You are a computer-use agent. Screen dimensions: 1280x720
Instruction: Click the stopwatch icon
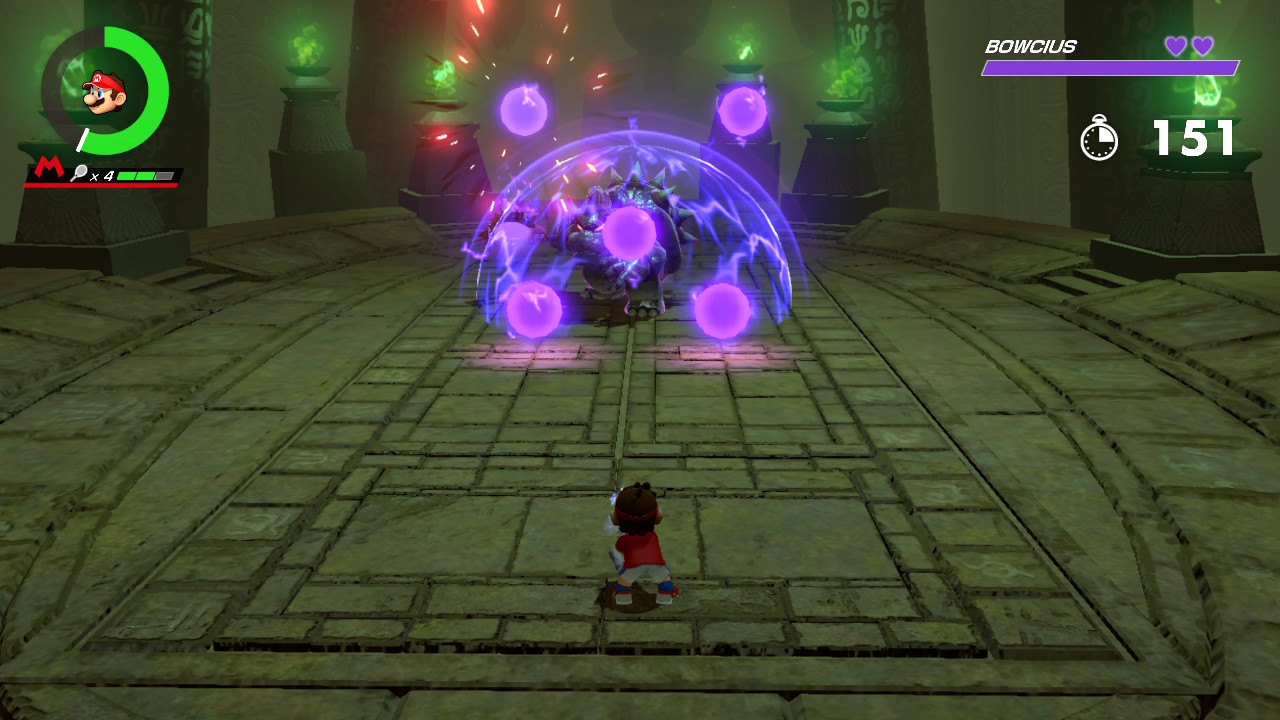tap(1100, 137)
